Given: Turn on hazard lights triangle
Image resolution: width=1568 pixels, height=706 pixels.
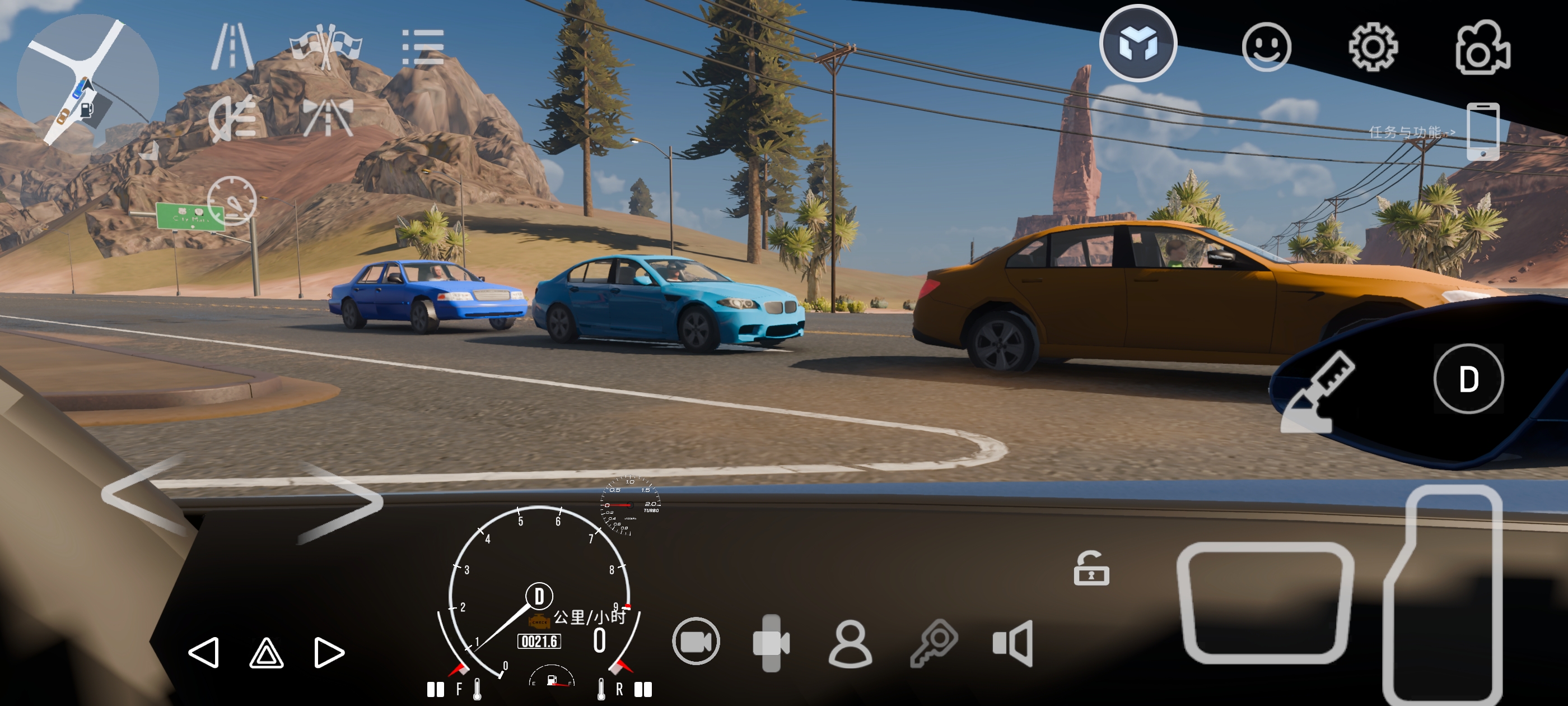Looking at the screenshot, I should click(x=267, y=653).
